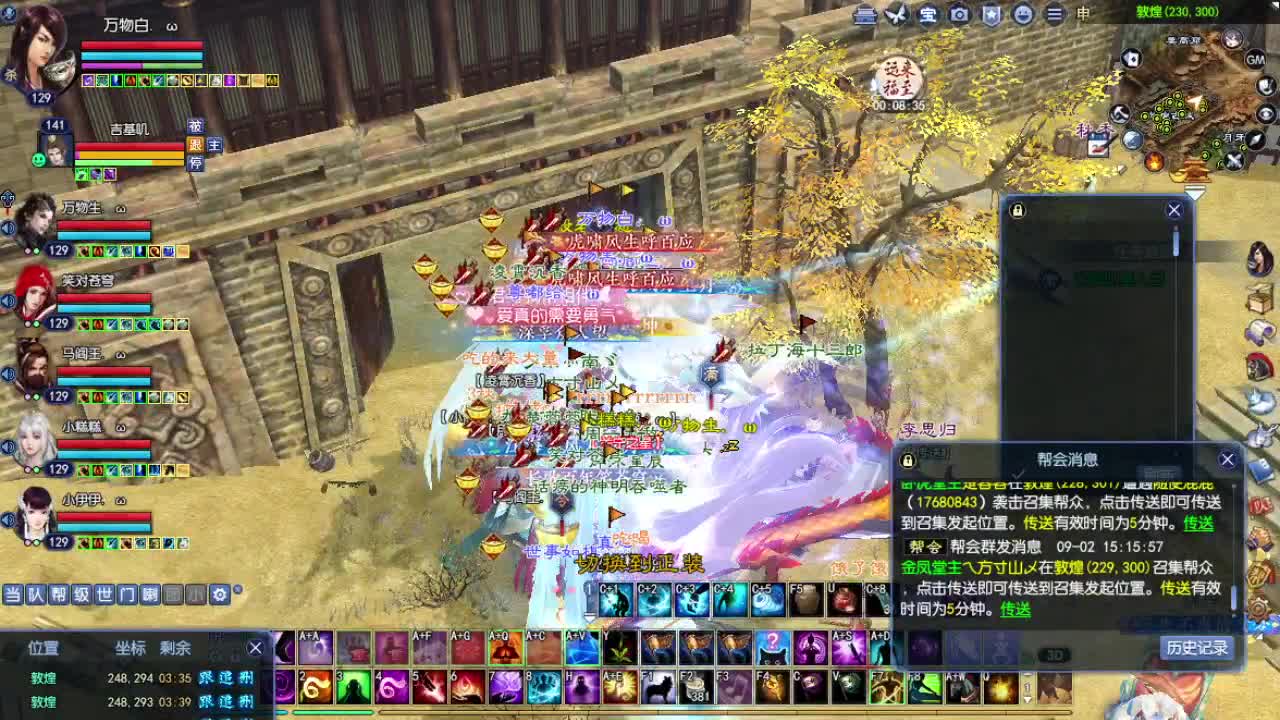Click 申 to expand pending requests
1280x720 pixels.
point(1082,14)
